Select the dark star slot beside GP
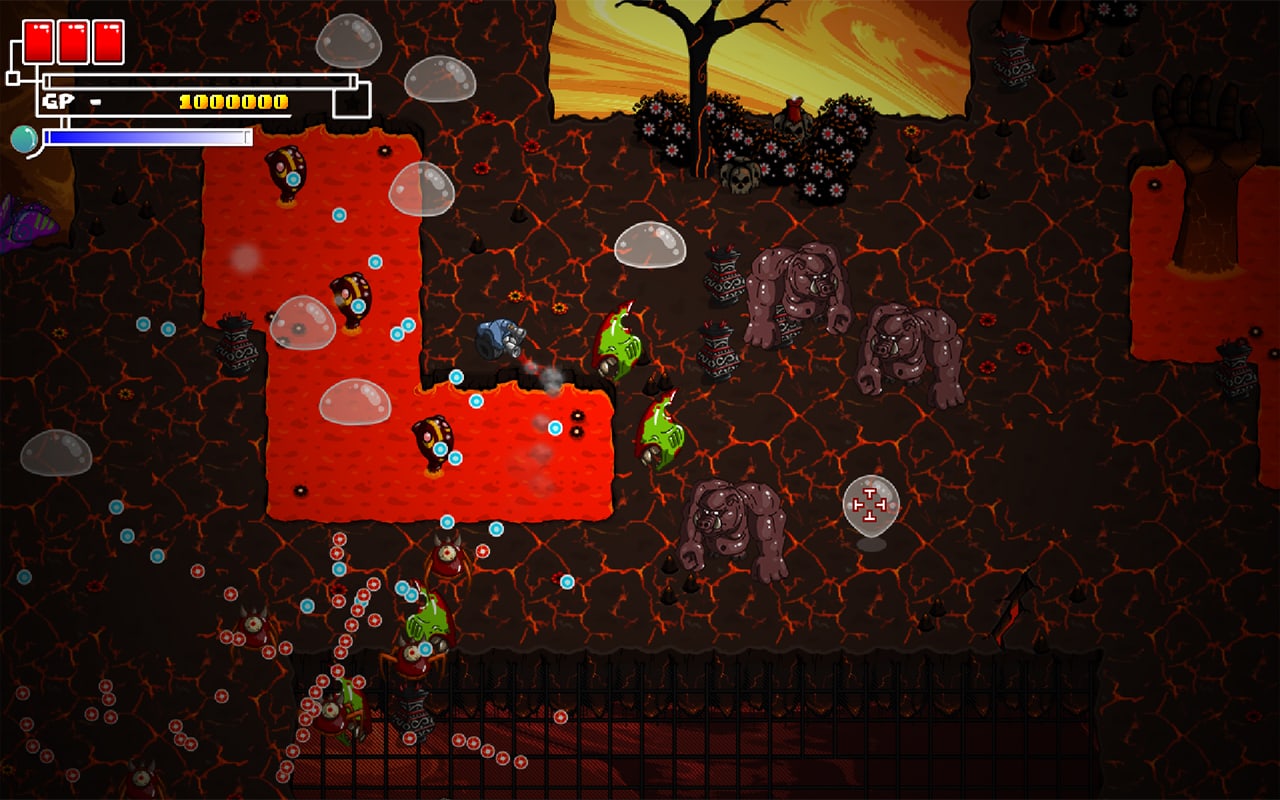Viewport: 1280px width, 800px height. click(x=352, y=101)
